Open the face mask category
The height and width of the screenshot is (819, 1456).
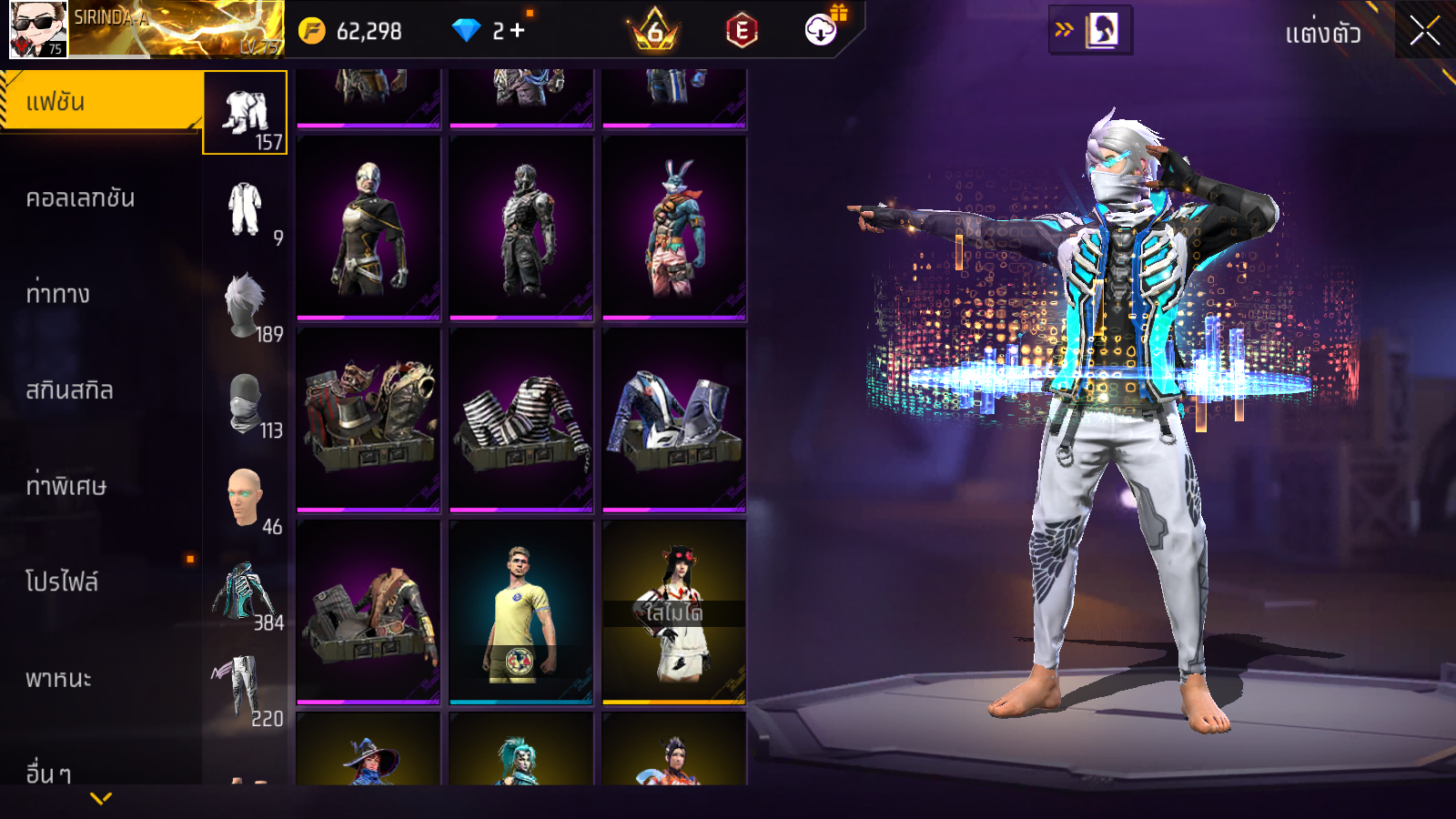[246, 402]
